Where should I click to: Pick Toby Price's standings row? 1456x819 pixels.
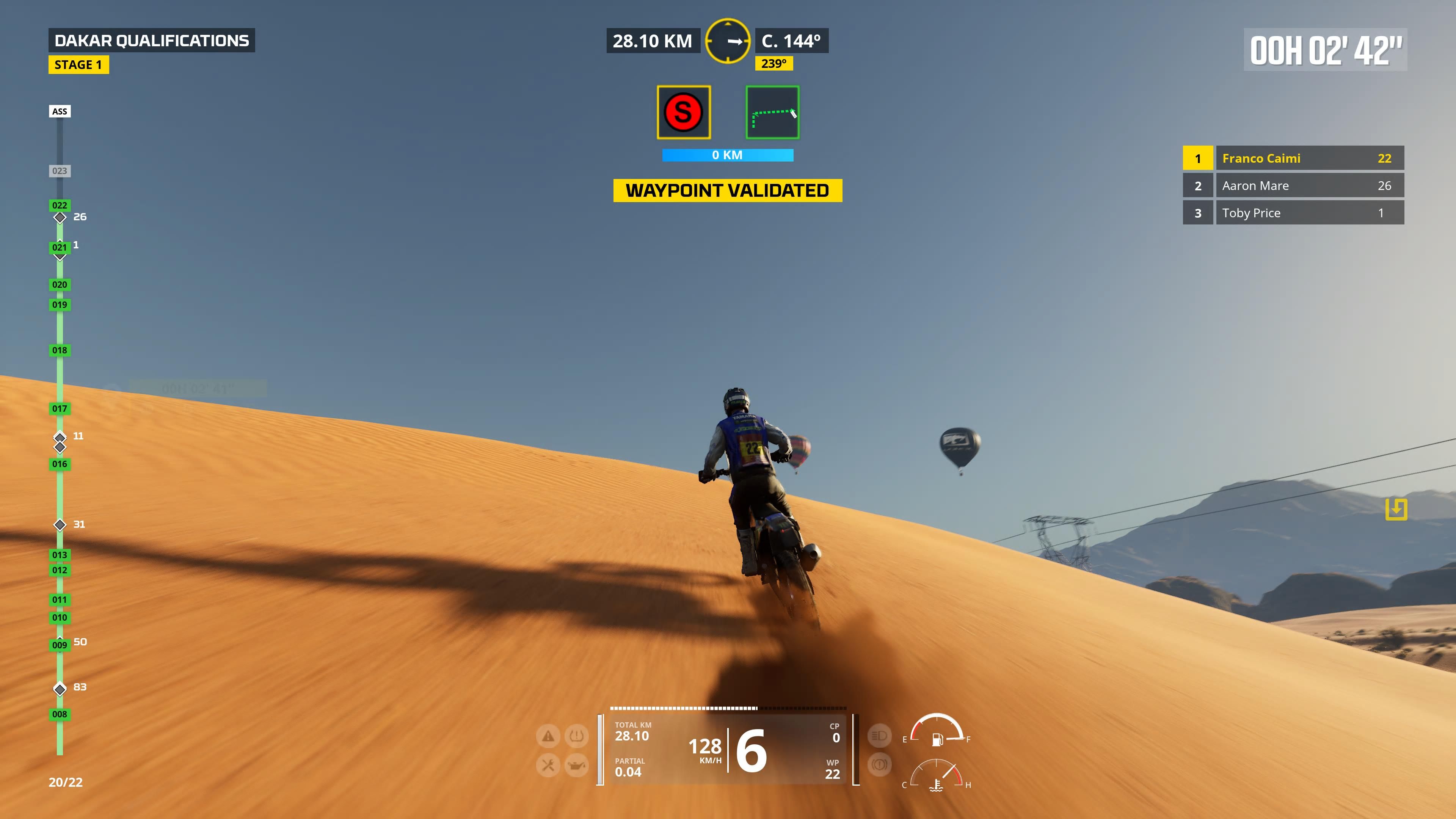coord(1293,213)
